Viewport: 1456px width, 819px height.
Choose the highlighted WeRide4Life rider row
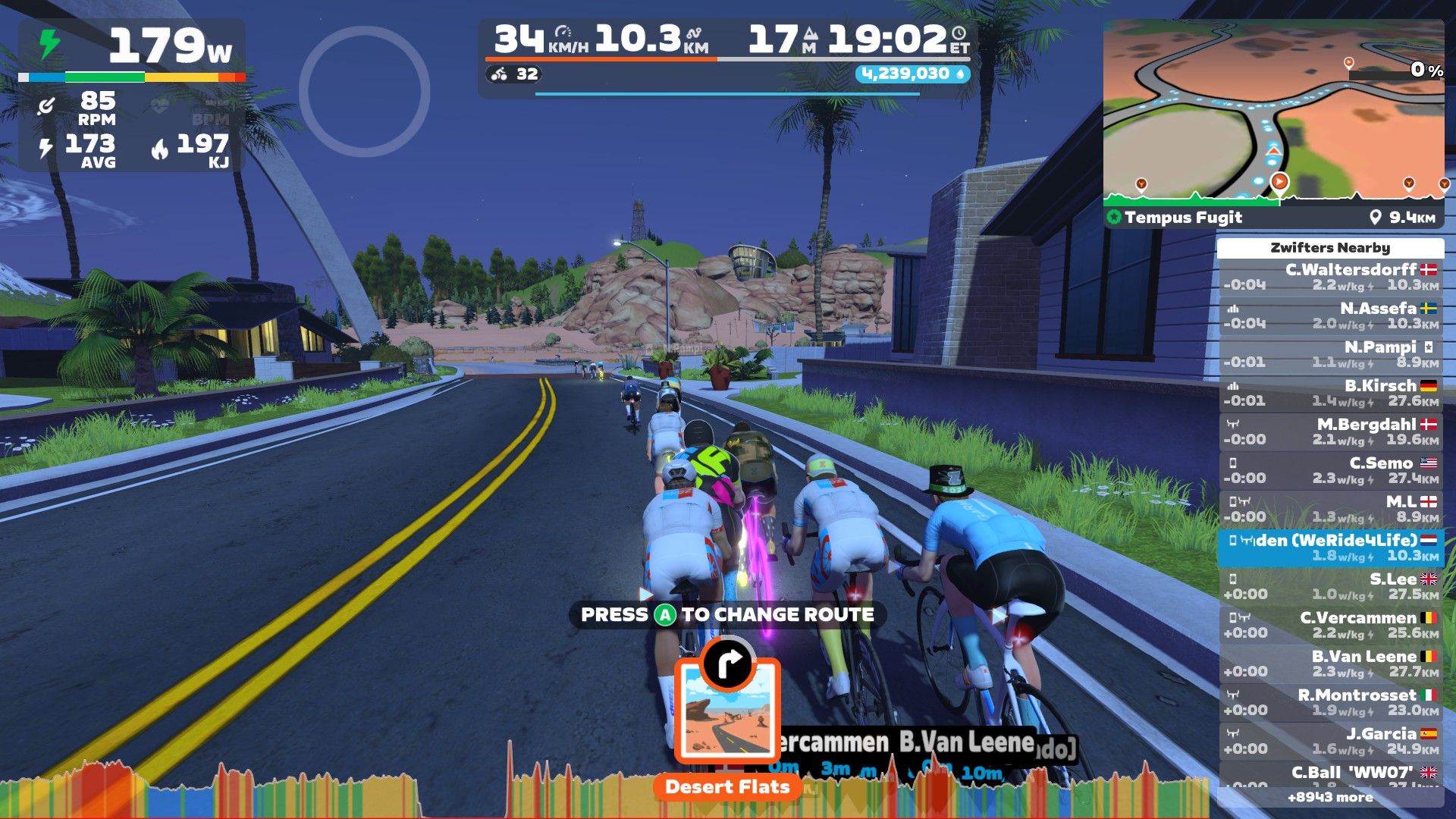(1330, 548)
